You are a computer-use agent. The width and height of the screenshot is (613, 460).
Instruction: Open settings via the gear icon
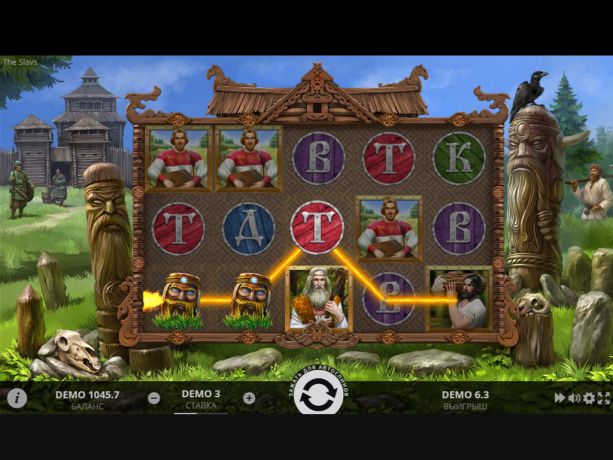coord(589,398)
